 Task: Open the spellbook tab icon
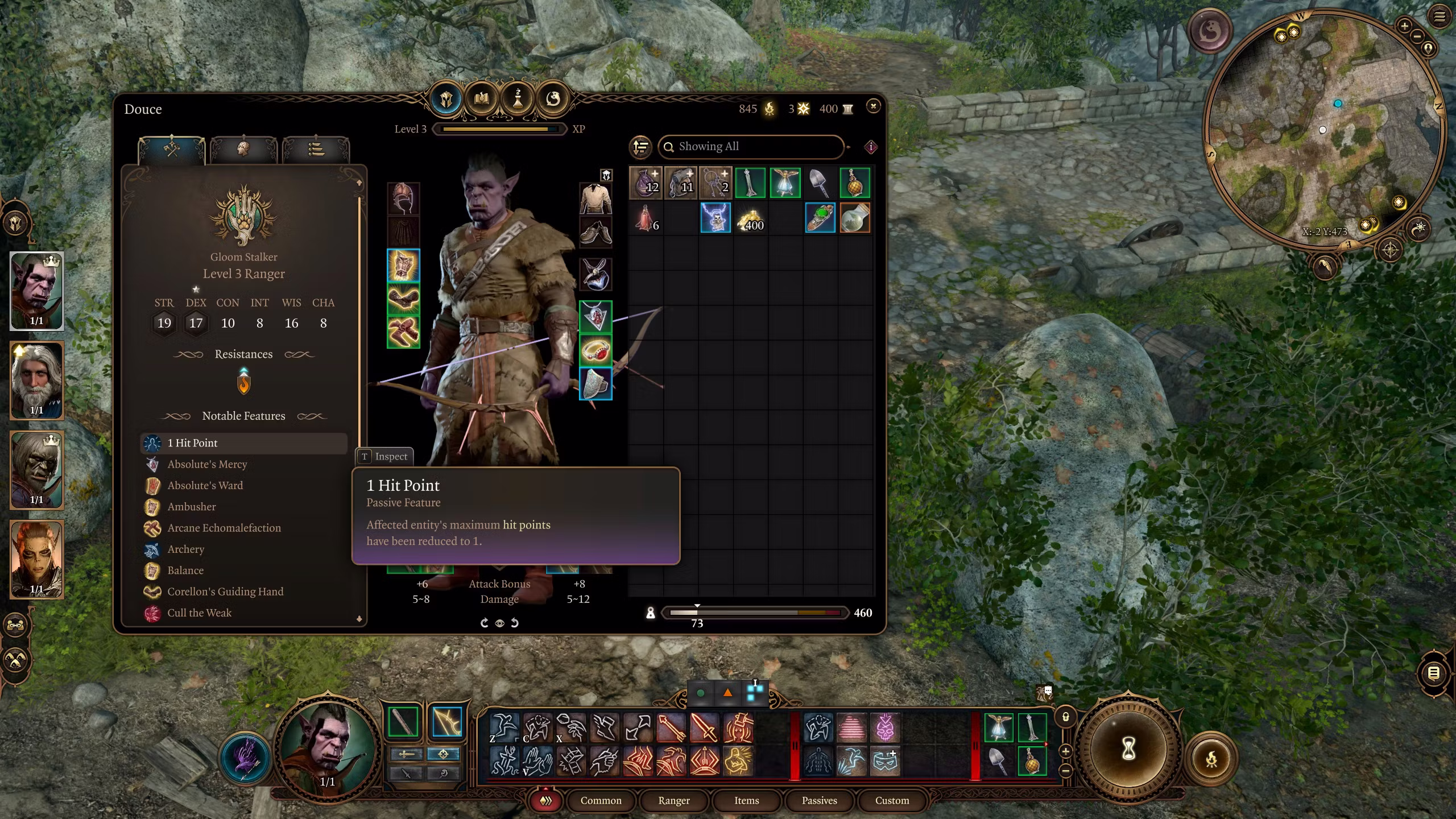pos(481,99)
